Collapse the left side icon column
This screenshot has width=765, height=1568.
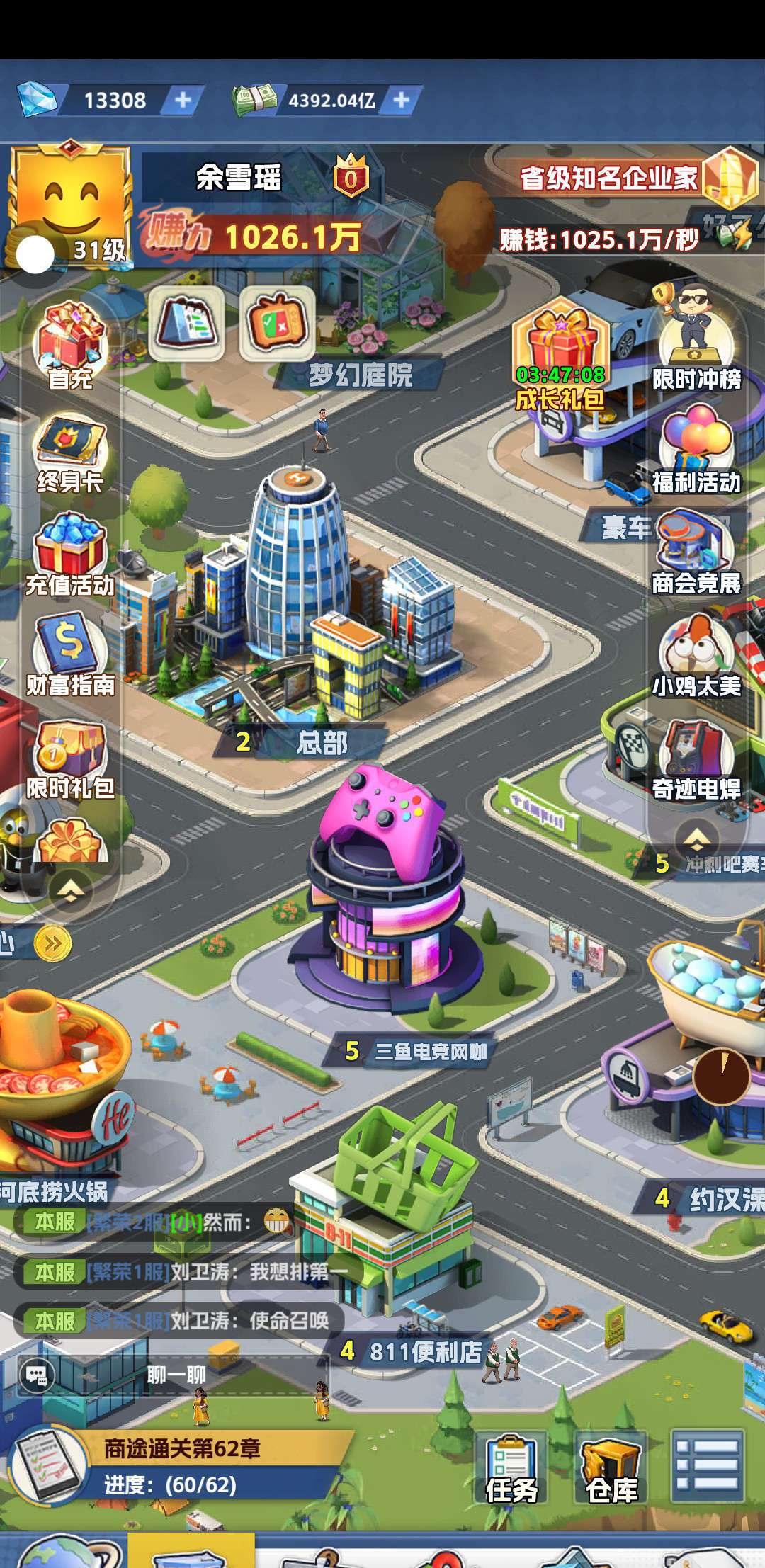pyautogui.click(x=70, y=888)
